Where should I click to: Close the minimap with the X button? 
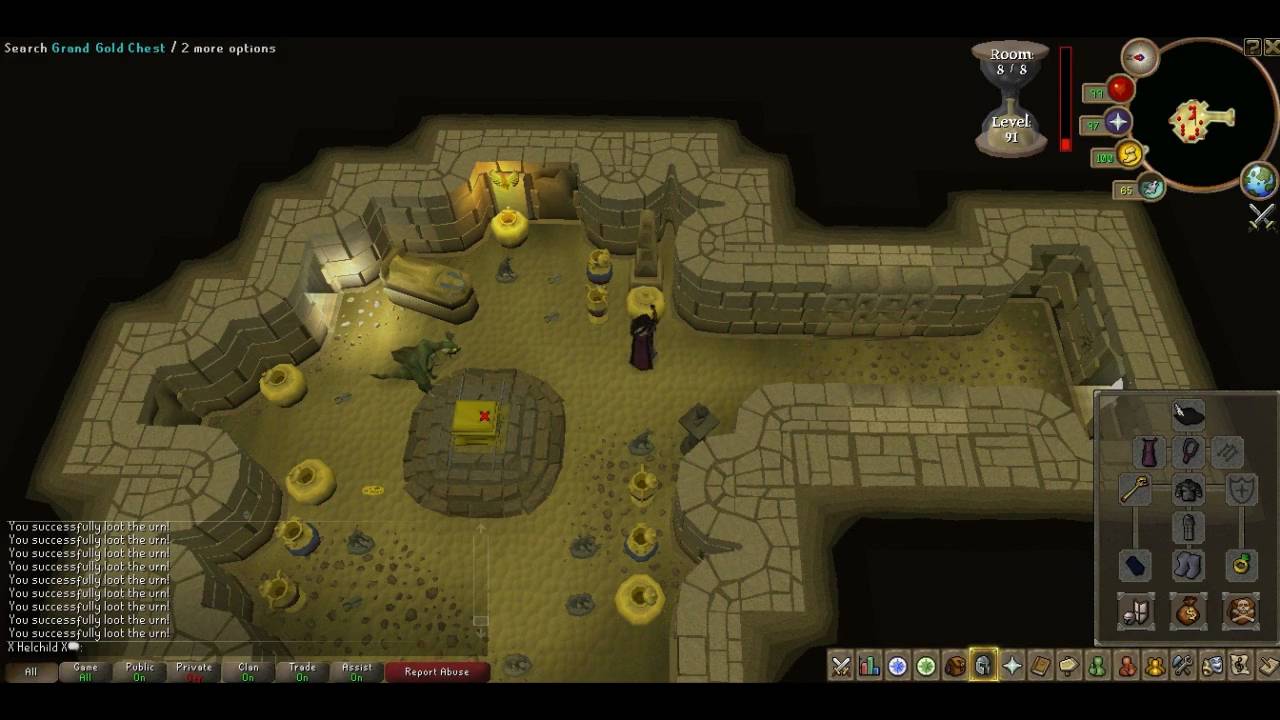point(1272,47)
